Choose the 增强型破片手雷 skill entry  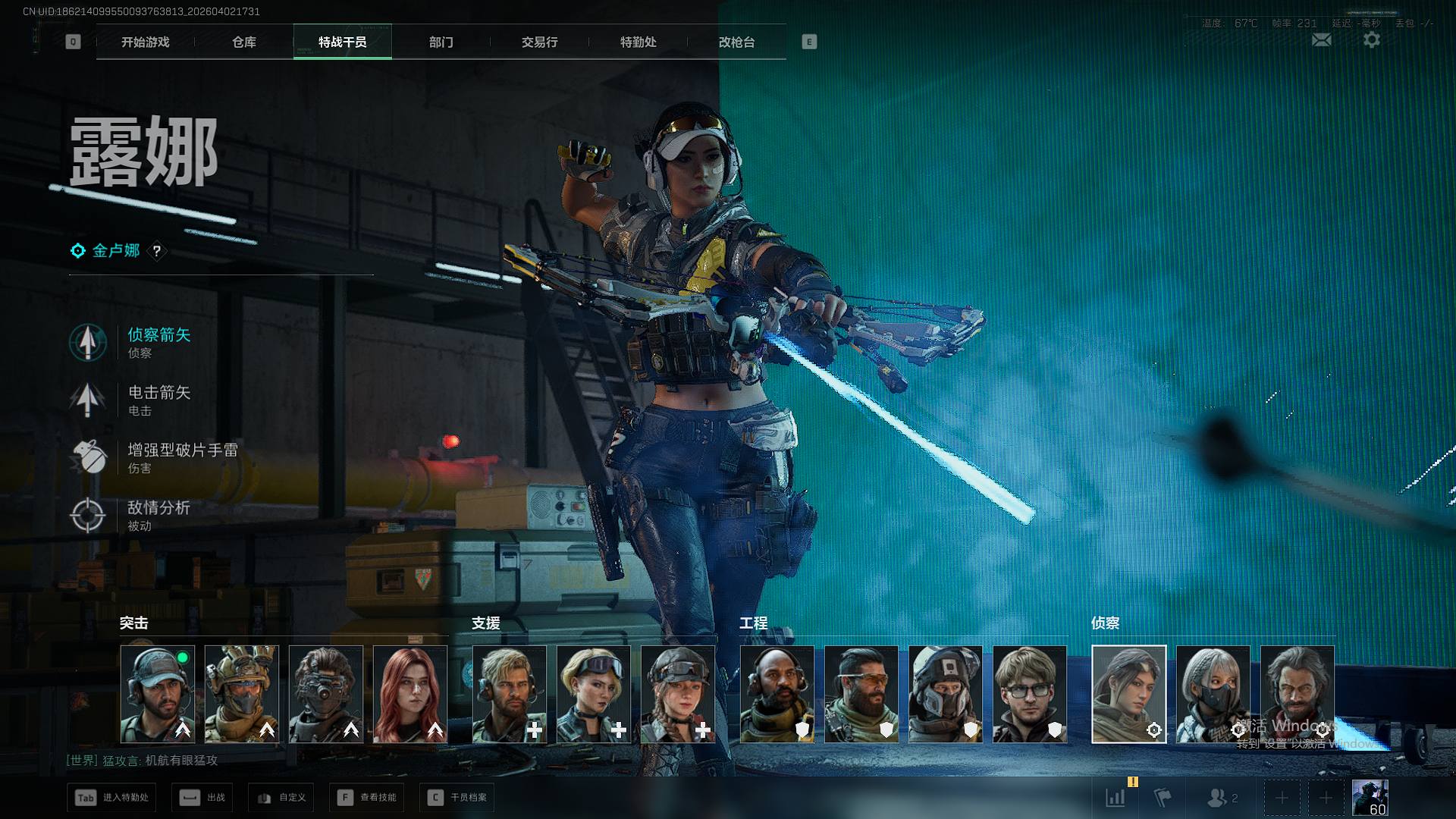point(180,457)
